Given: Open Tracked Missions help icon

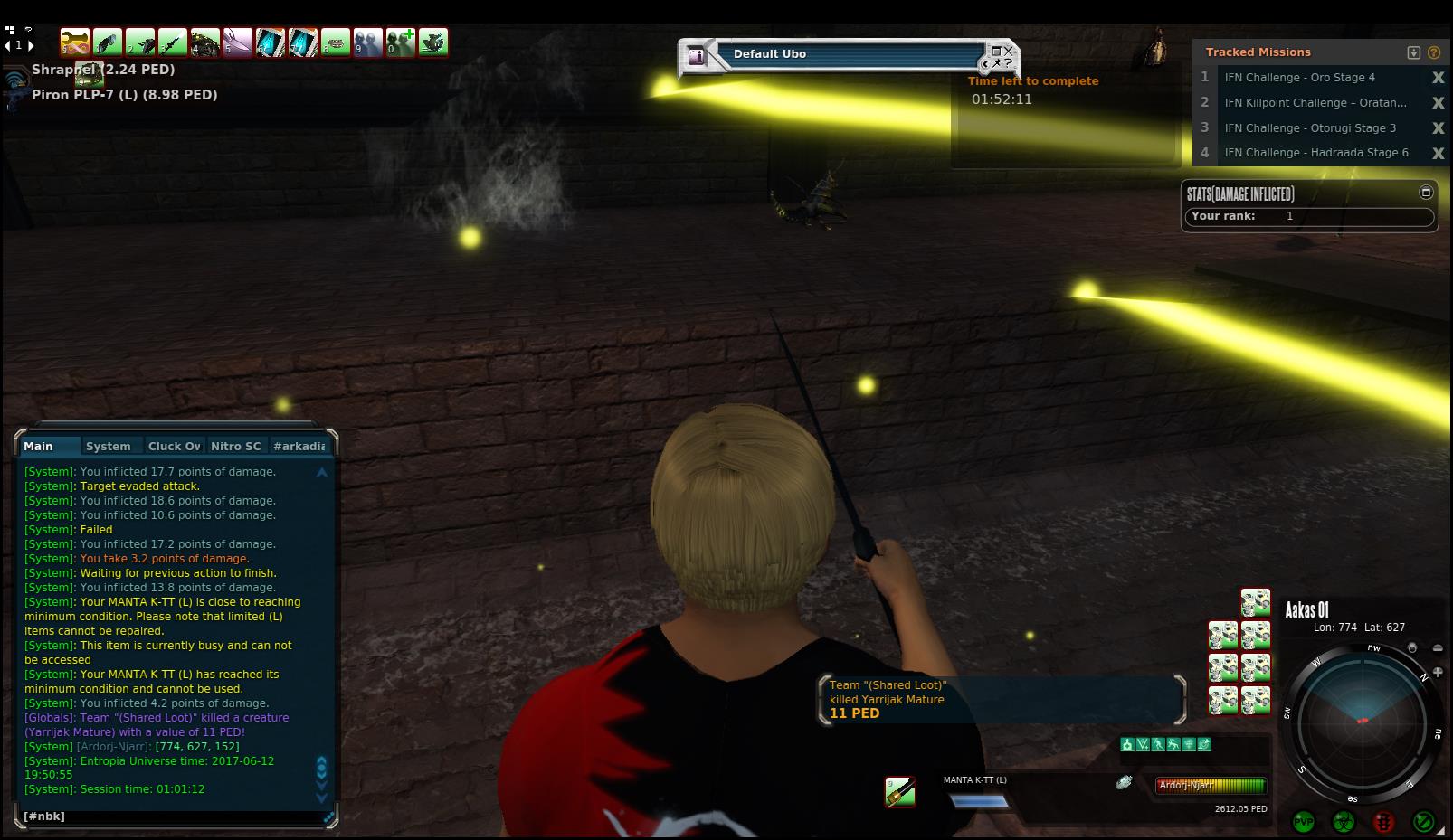Looking at the screenshot, I should [1433, 52].
